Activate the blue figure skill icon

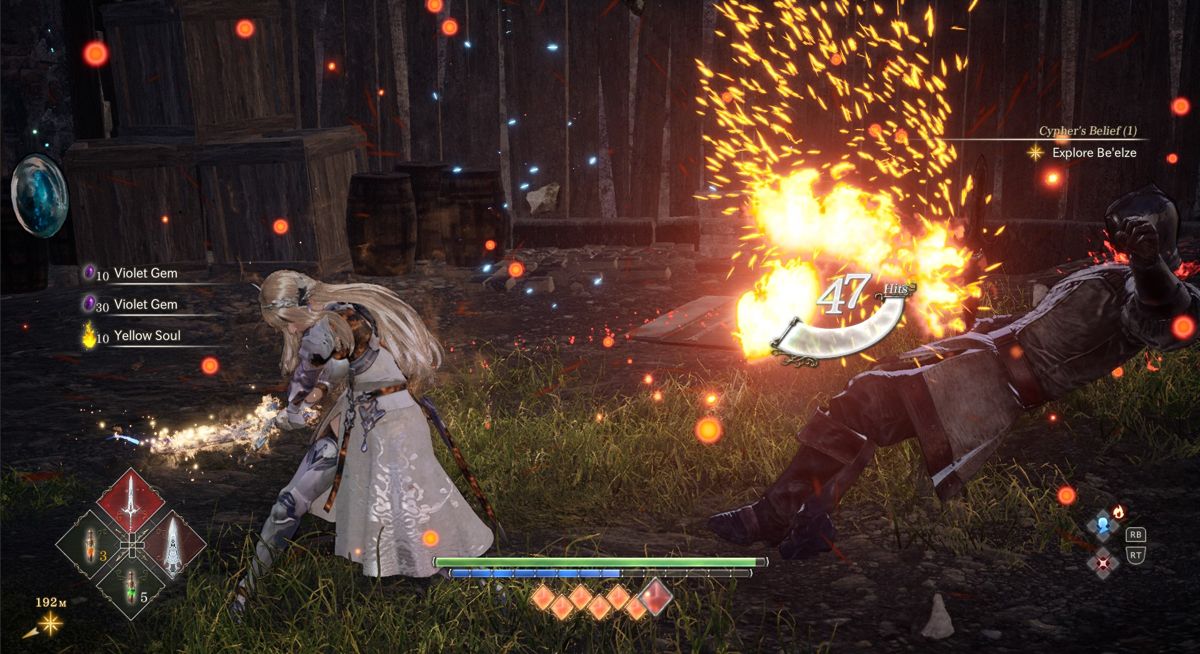tap(1102, 525)
